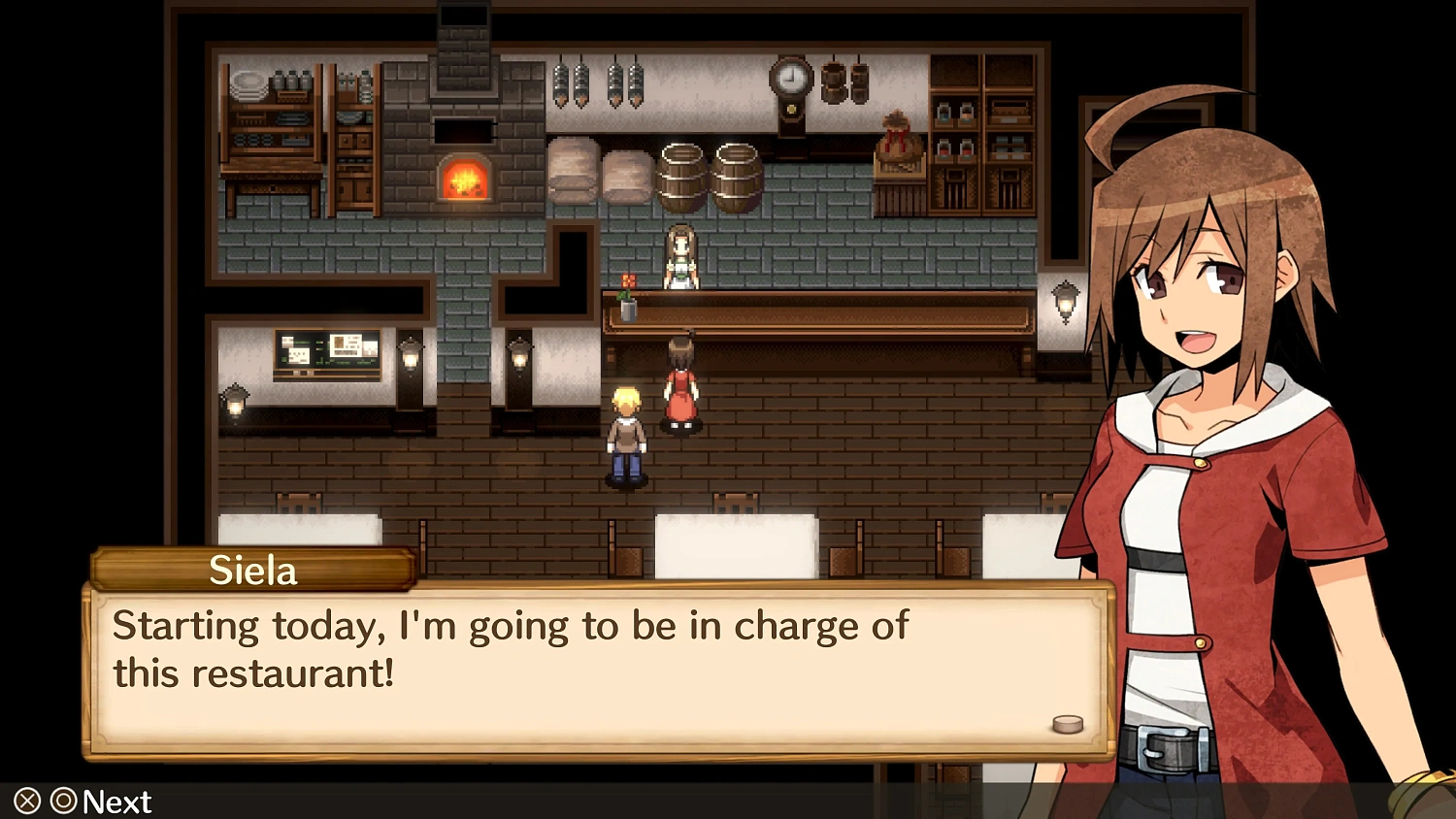This screenshot has height=819, width=1456.
Task: Click the circle button icon next to Next
Action: [x=64, y=802]
